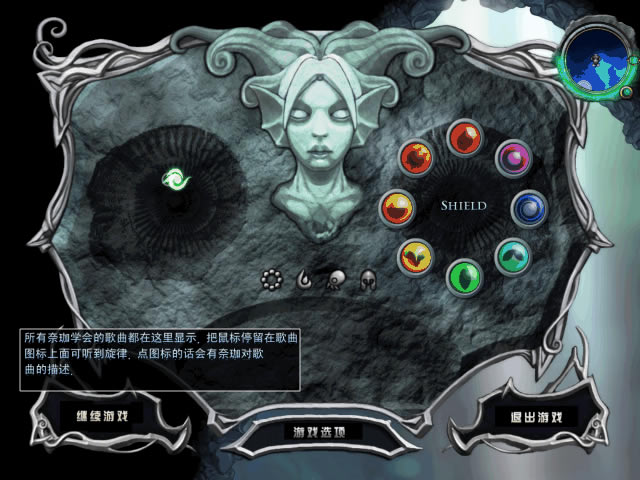Select the magenta purple note orb
The height and width of the screenshot is (480, 640).
coord(514,157)
